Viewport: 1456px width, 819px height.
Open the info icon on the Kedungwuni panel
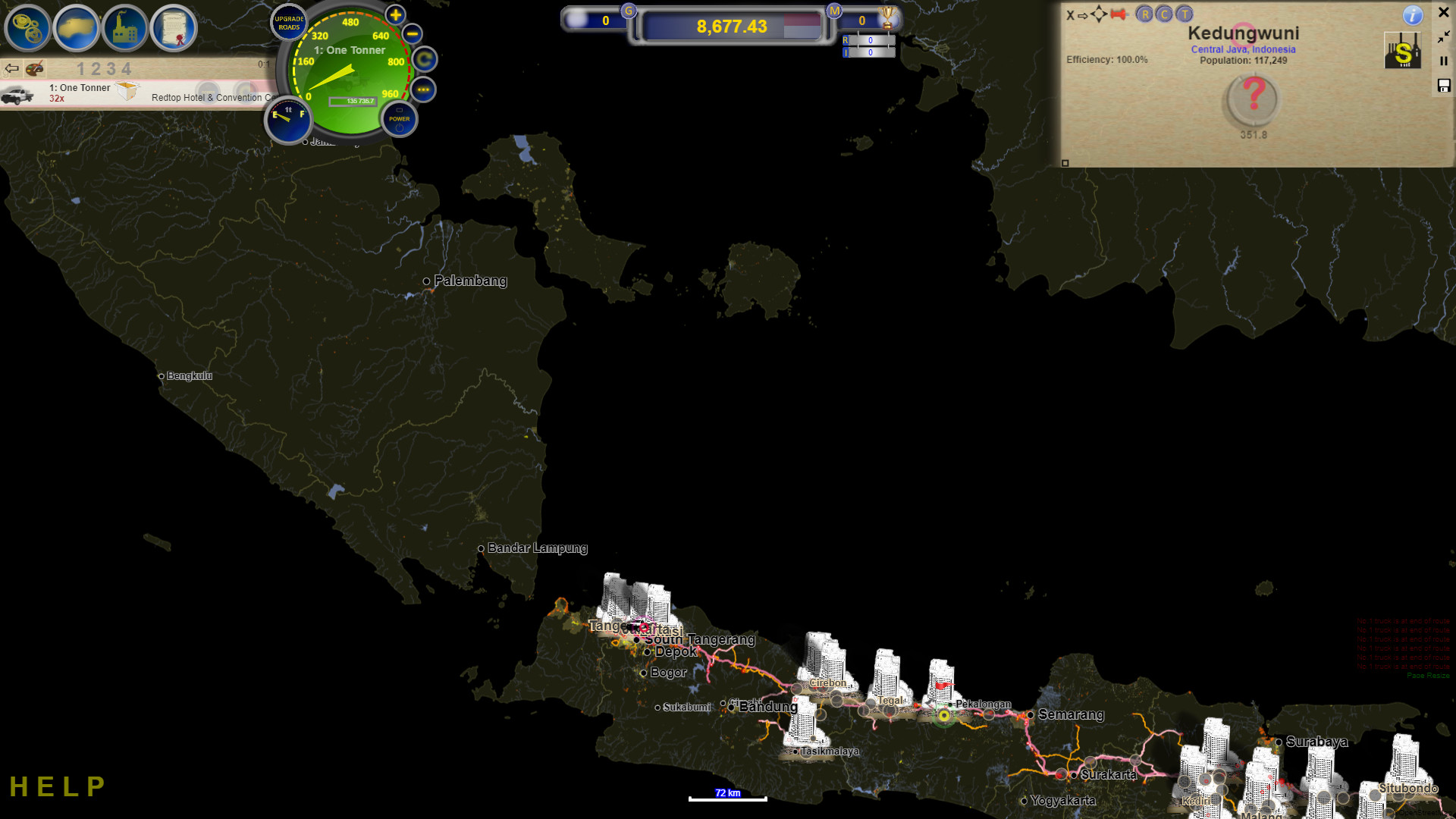click(x=1413, y=16)
